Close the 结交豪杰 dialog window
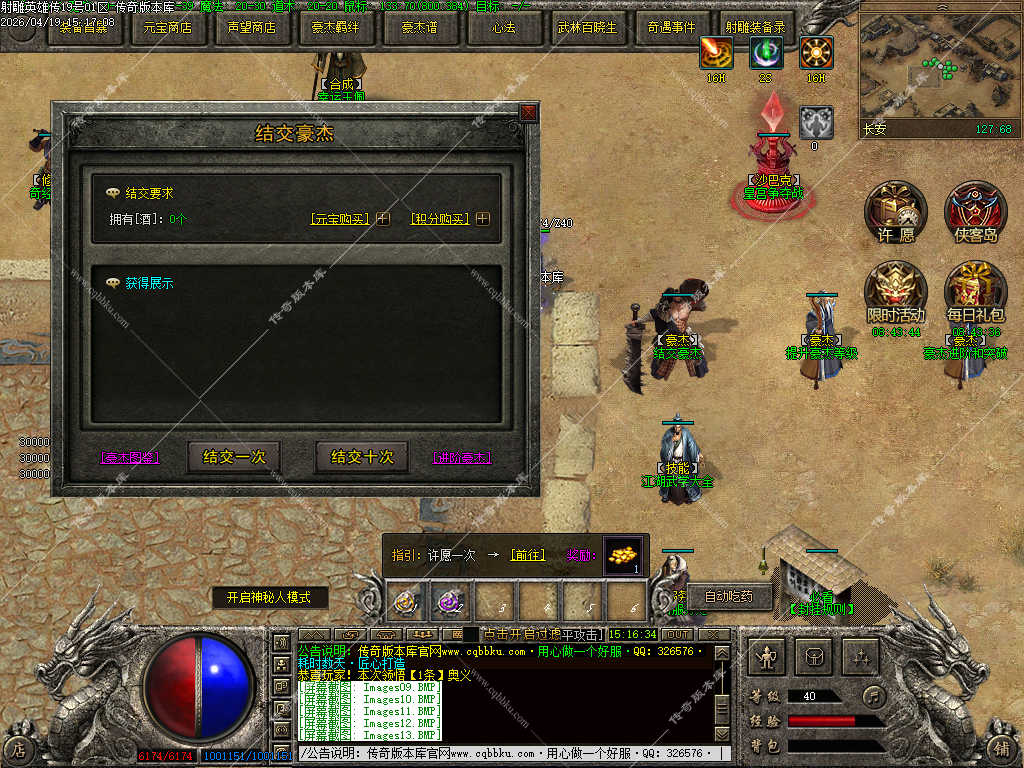This screenshot has height=768, width=1024. (528, 113)
